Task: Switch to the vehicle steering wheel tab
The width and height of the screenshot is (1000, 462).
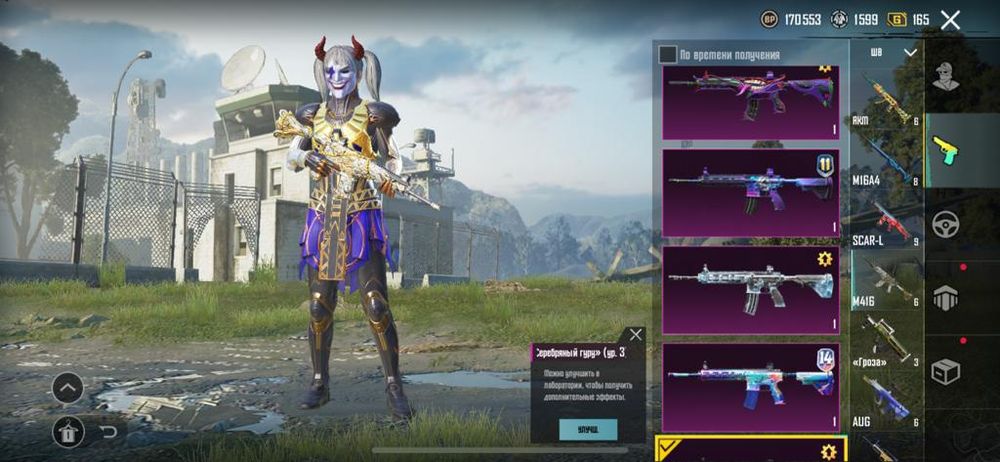Action: click(x=946, y=224)
